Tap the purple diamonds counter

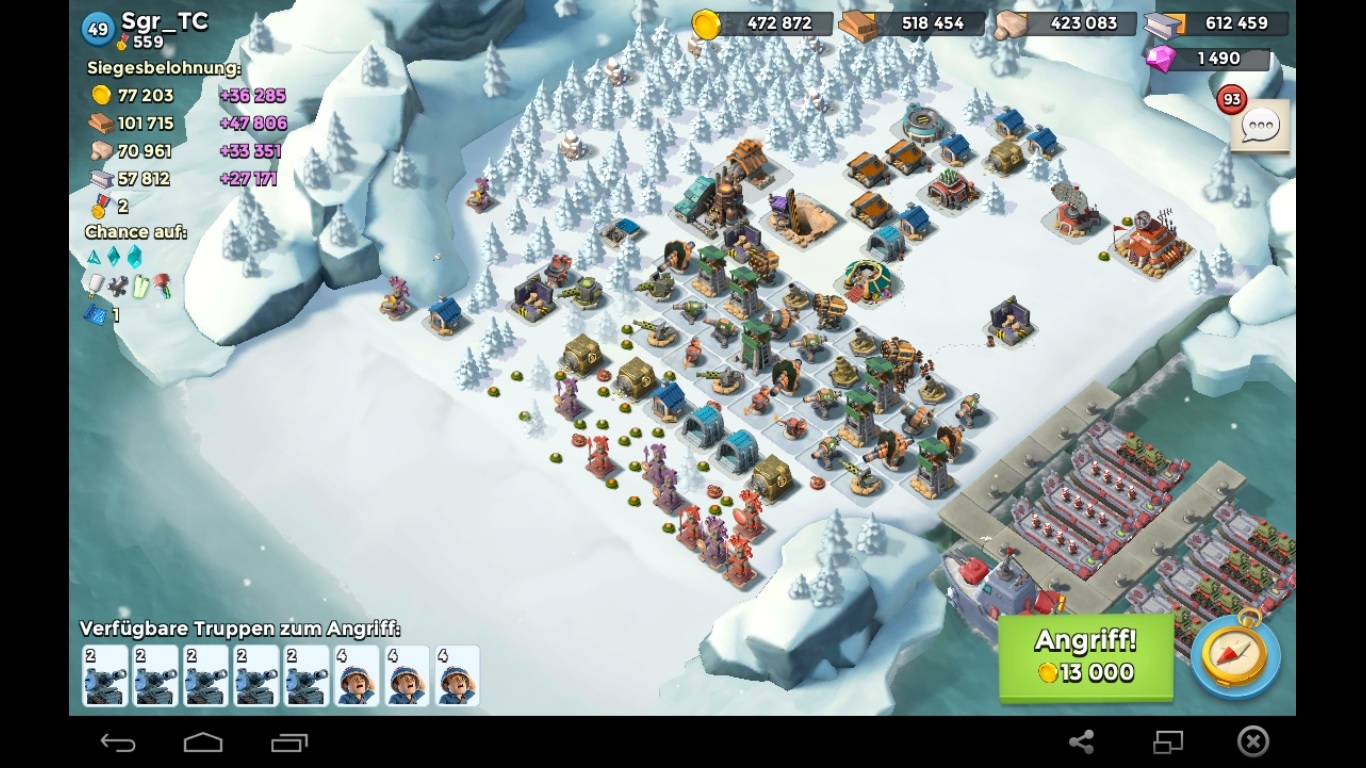1208,59
